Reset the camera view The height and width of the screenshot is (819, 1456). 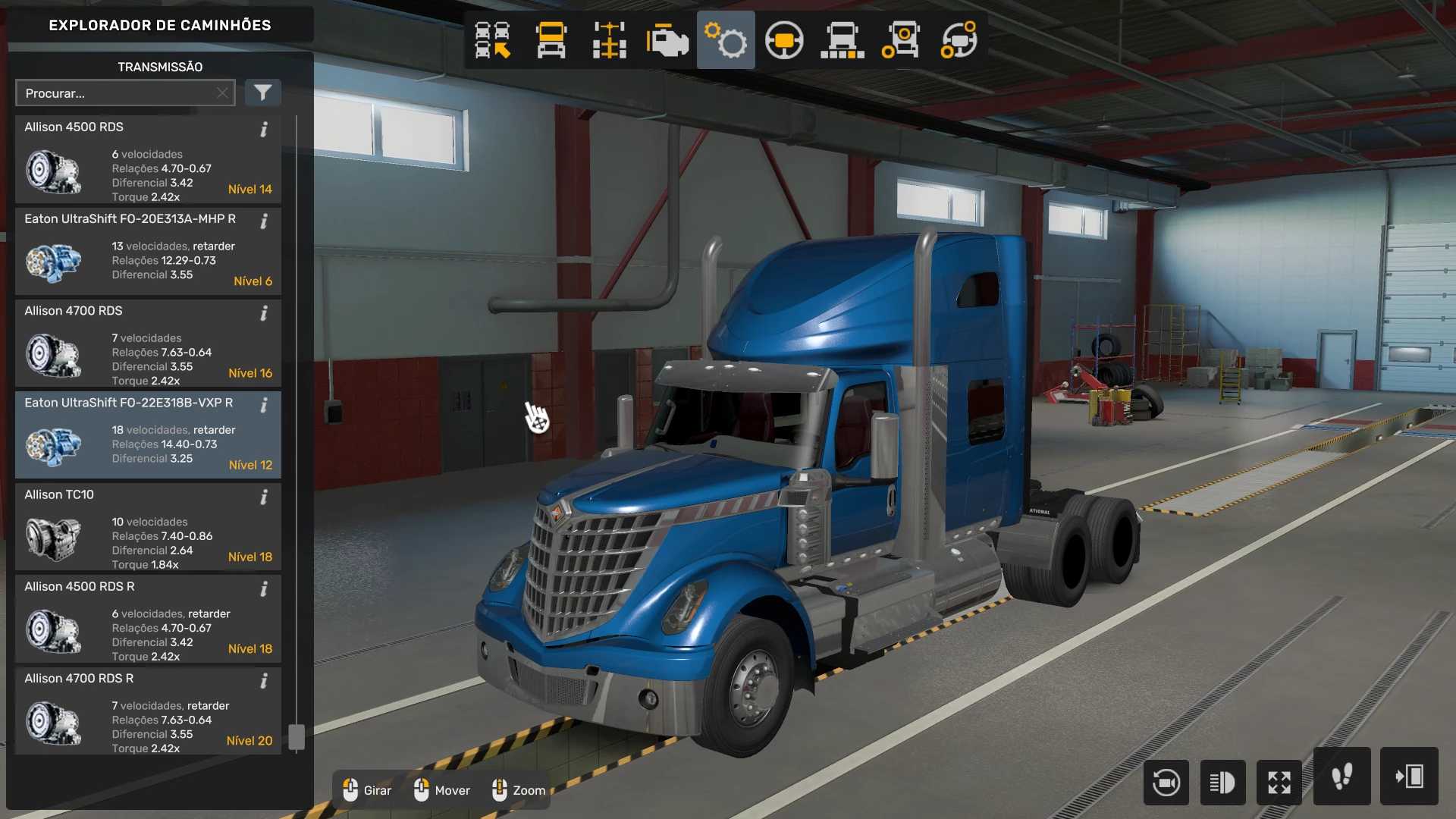coord(1166,782)
